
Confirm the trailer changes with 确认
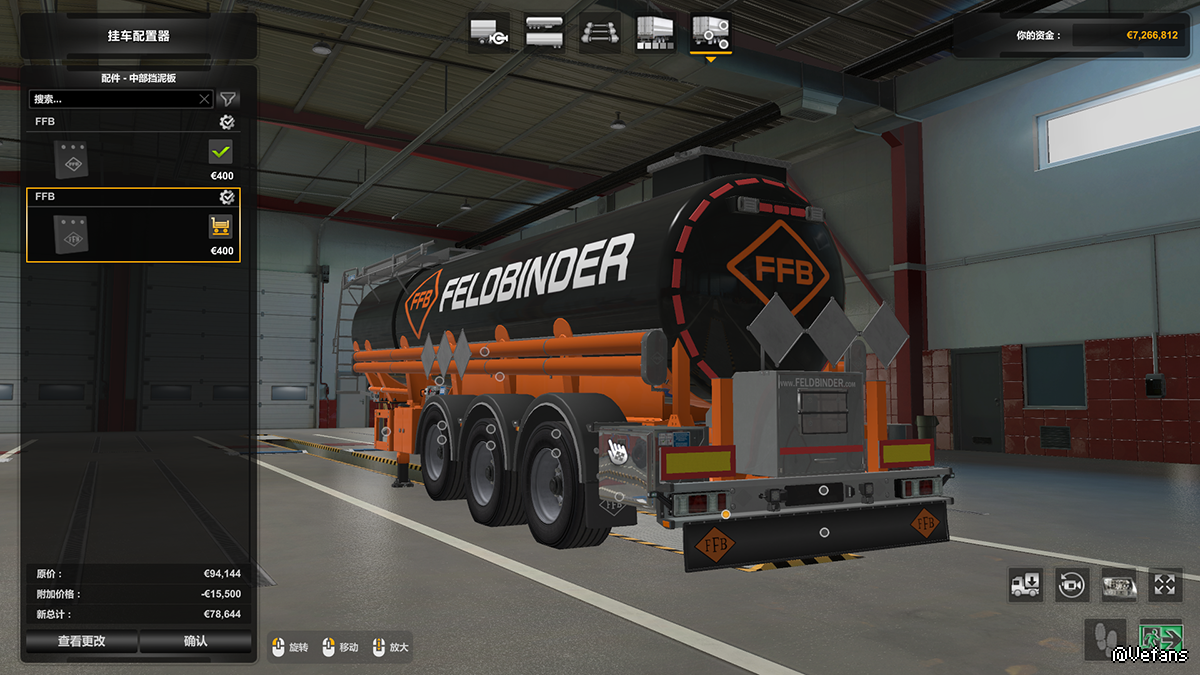click(x=195, y=641)
